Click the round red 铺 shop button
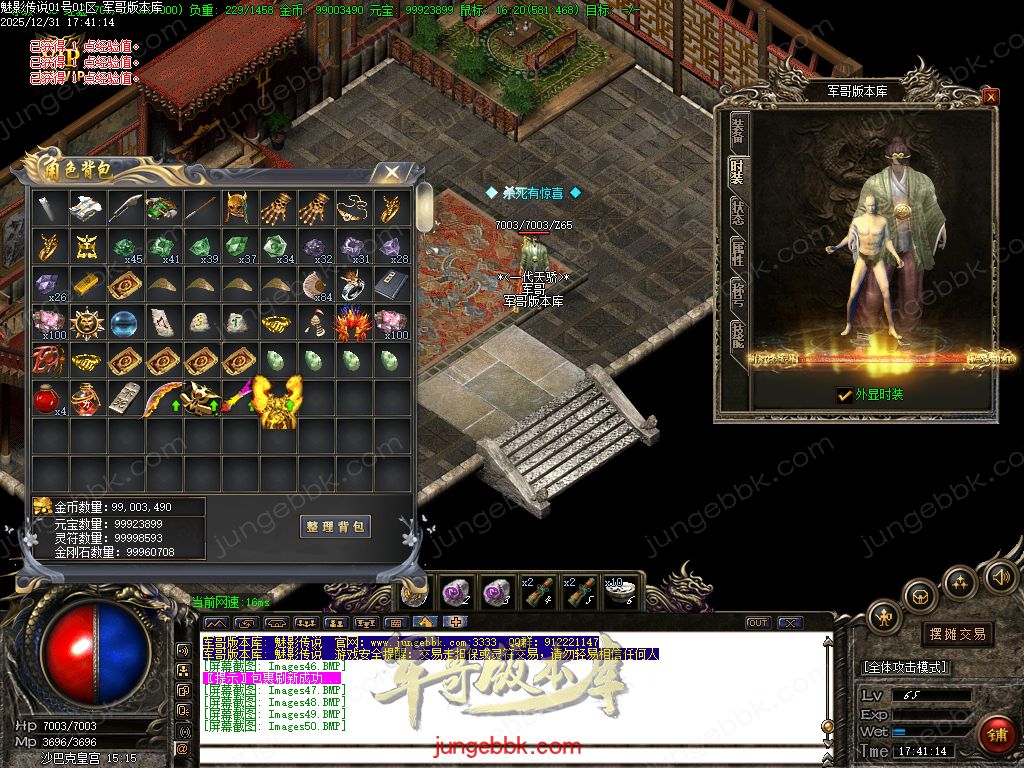This screenshot has height=768, width=1024. point(996,733)
